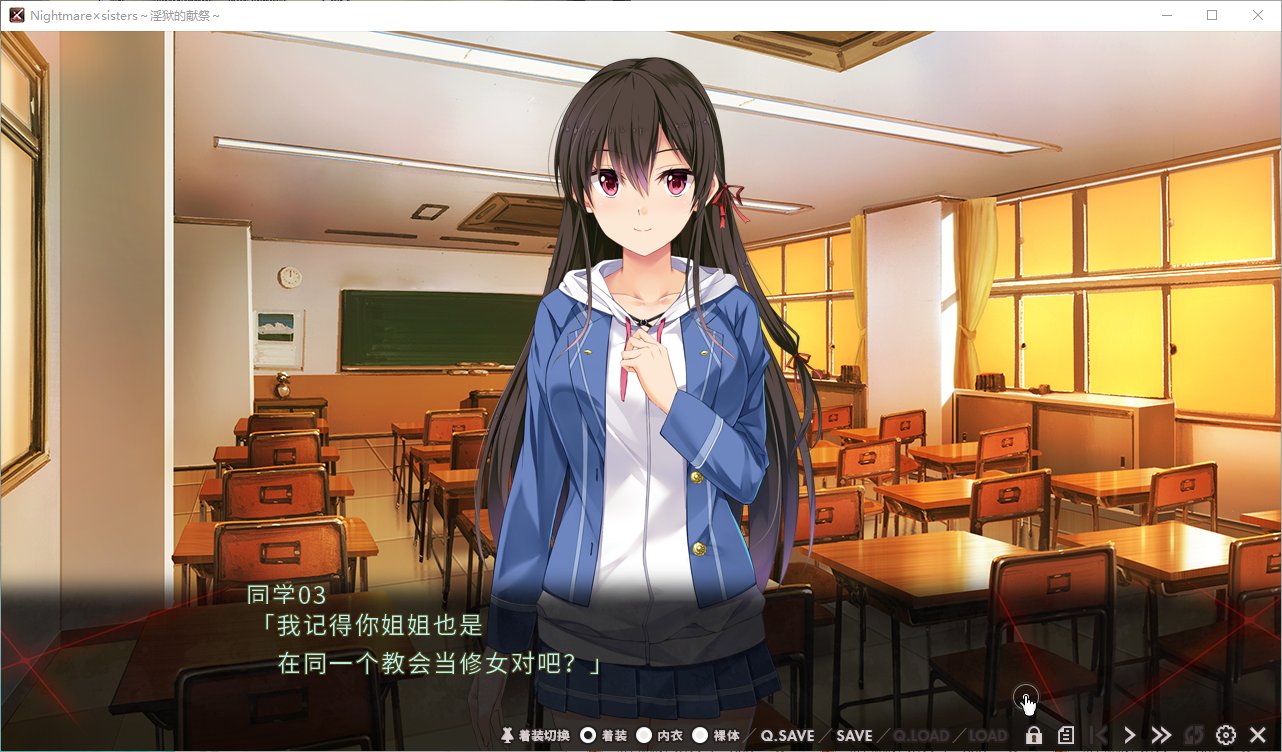Image resolution: width=1282 pixels, height=752 pixels.
Task: Maximize the game window
Action: (x=1212, y=15)
